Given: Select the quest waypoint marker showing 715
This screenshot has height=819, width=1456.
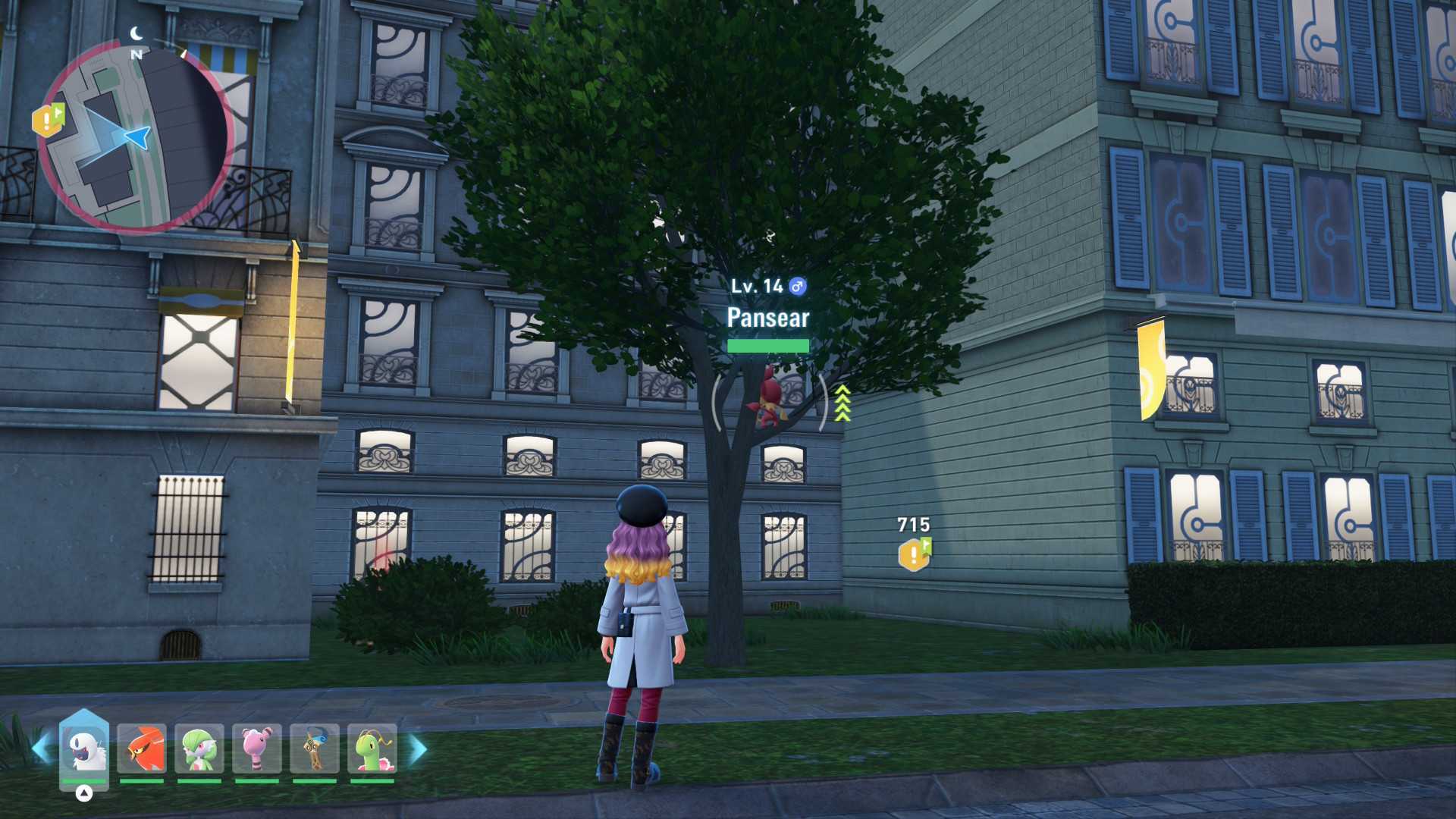Looking at the screenshot, I should (x=915, y=554).
